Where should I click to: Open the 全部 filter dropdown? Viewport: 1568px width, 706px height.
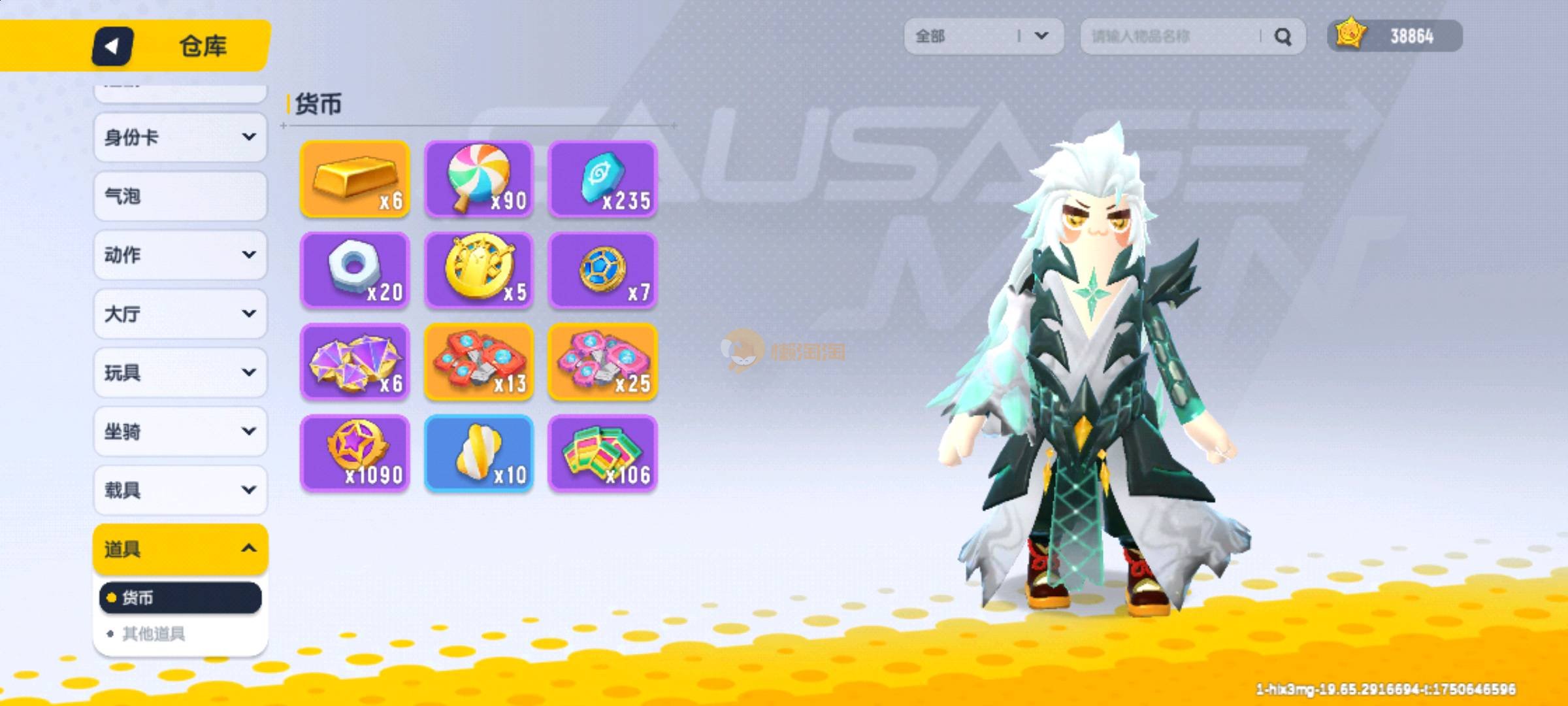983,36
